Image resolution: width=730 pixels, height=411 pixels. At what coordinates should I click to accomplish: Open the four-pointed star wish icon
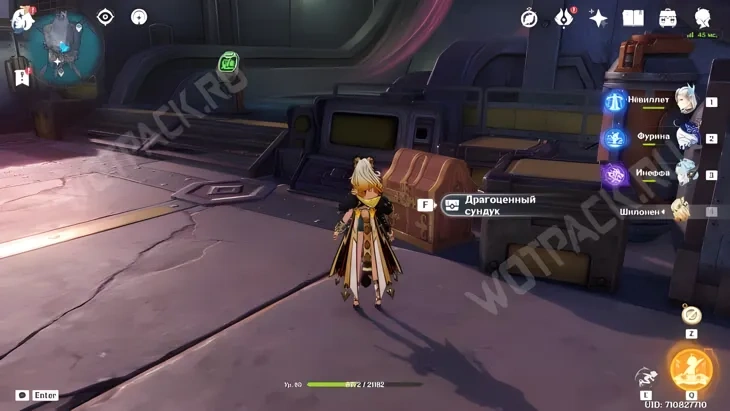click(598, 18)
